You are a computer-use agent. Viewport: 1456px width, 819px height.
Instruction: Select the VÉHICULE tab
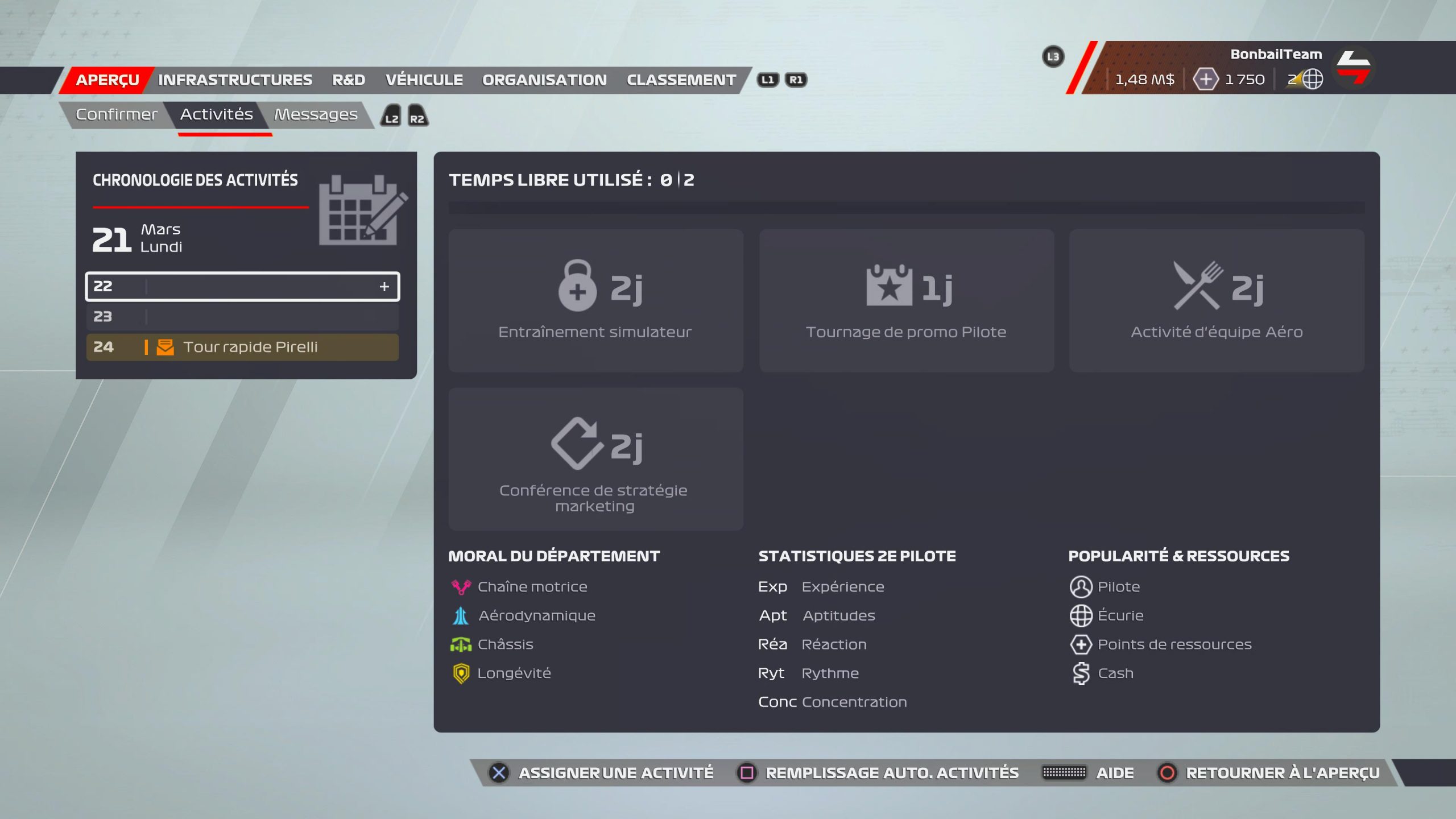pos(424,80)
